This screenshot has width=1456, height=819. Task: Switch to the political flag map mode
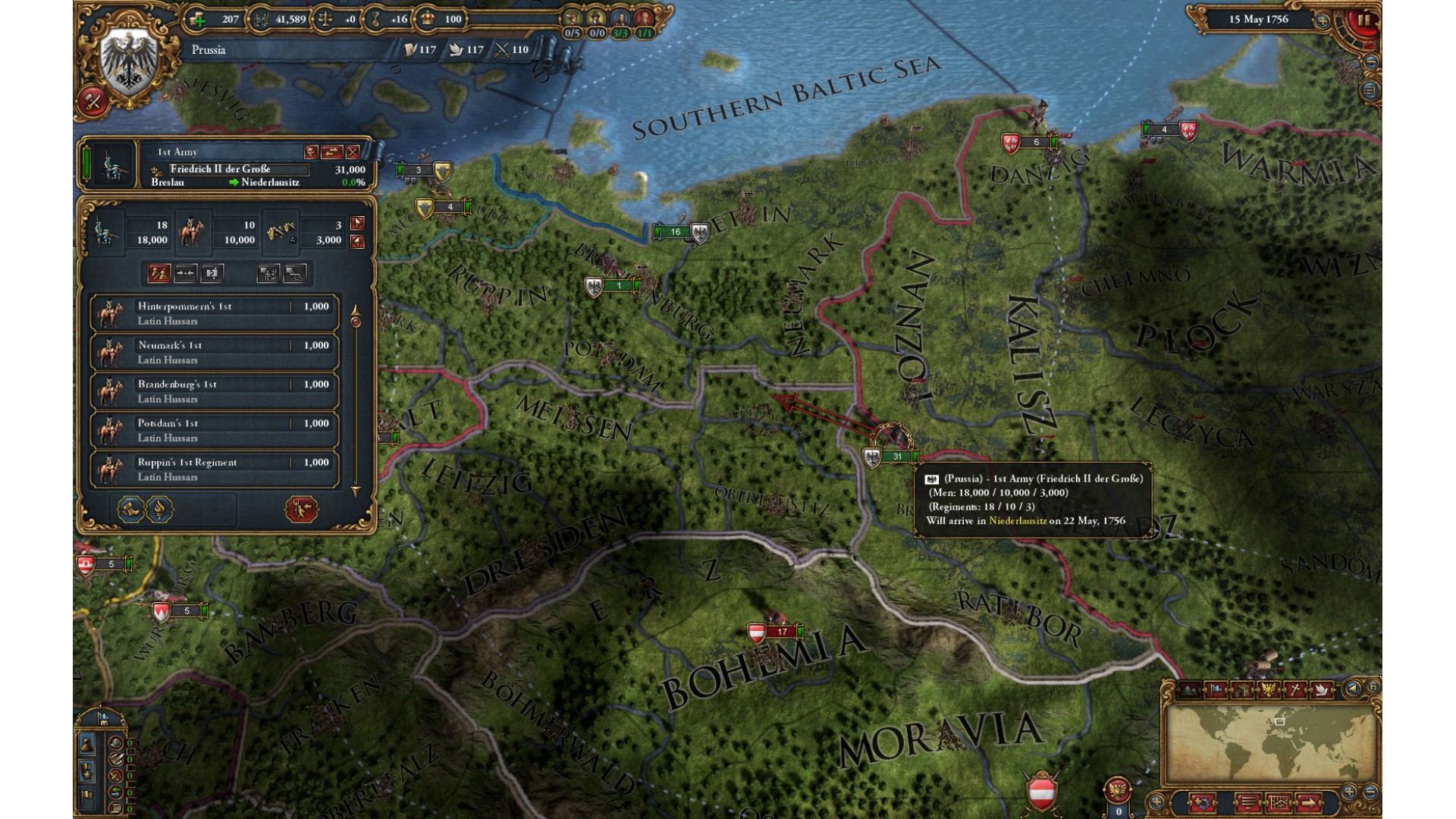point(1217,689)
